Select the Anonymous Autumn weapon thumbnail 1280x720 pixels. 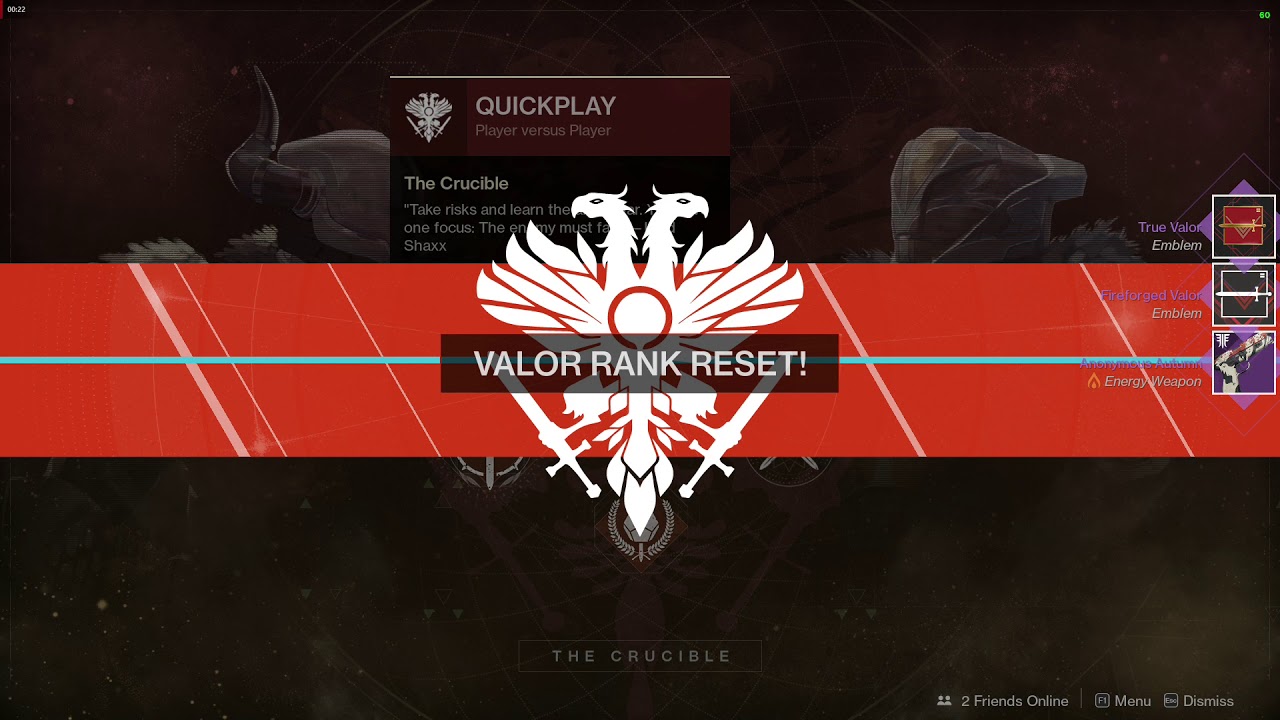pyautogui.click(x=1243, y=361)
